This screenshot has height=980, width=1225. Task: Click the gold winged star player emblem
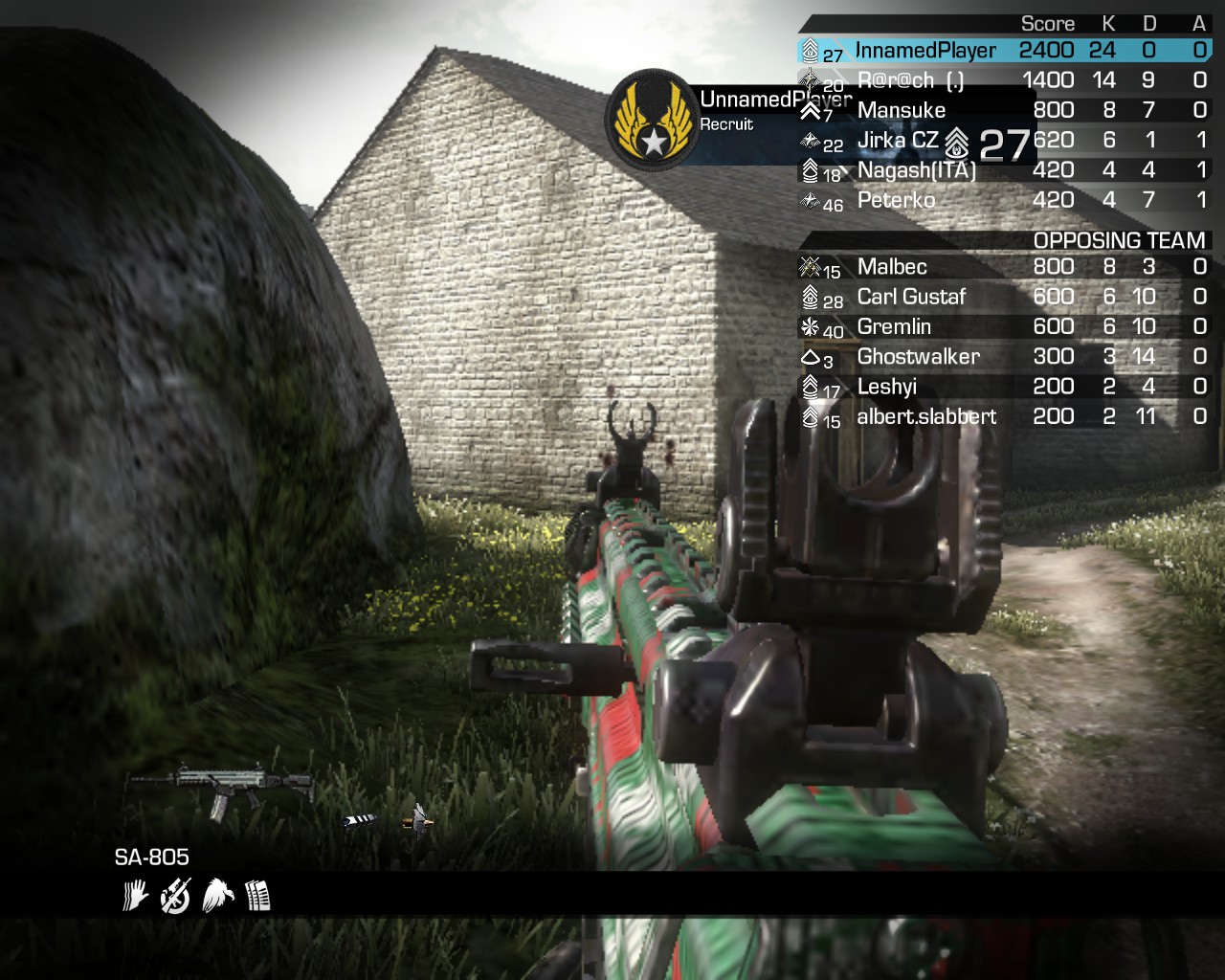[653, 121]
